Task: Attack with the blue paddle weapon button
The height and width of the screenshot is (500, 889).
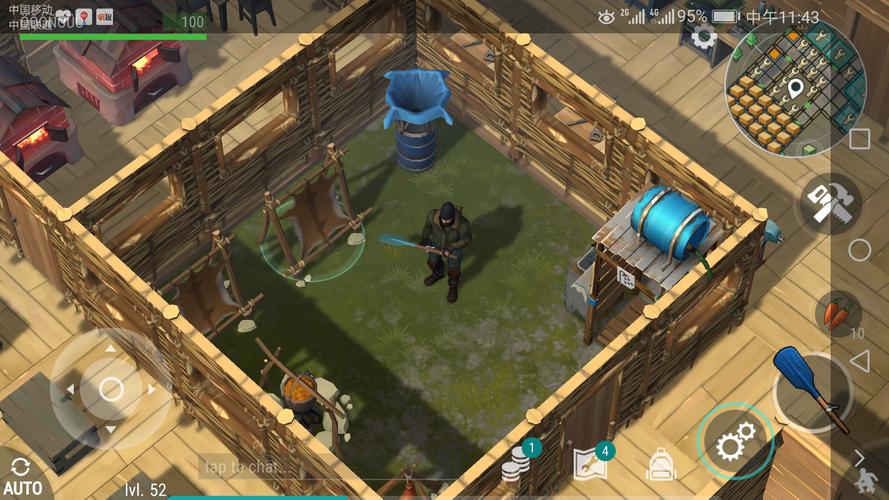Action: click(x=811, y=391)
